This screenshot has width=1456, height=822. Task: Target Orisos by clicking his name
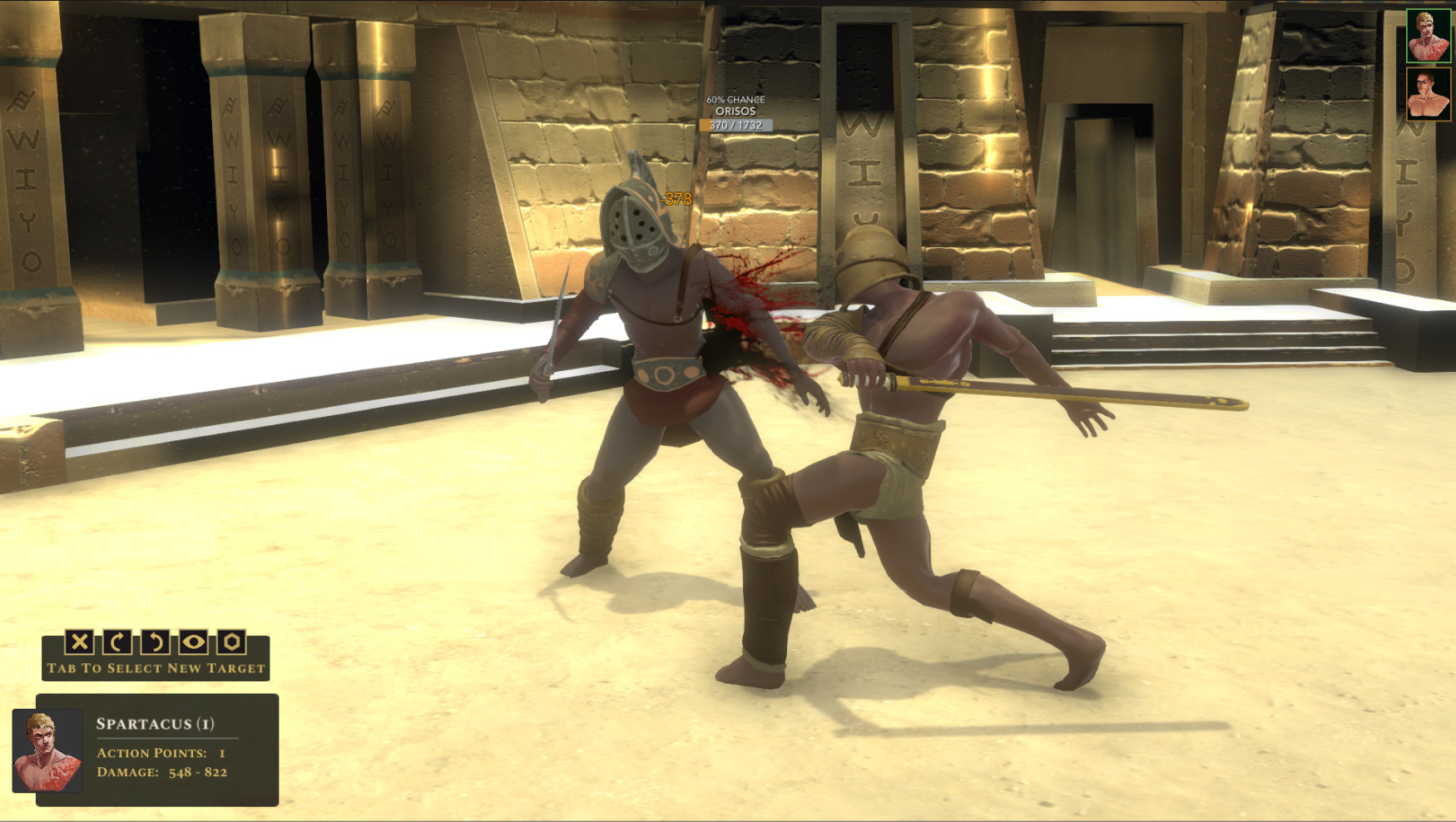(735, 111)
